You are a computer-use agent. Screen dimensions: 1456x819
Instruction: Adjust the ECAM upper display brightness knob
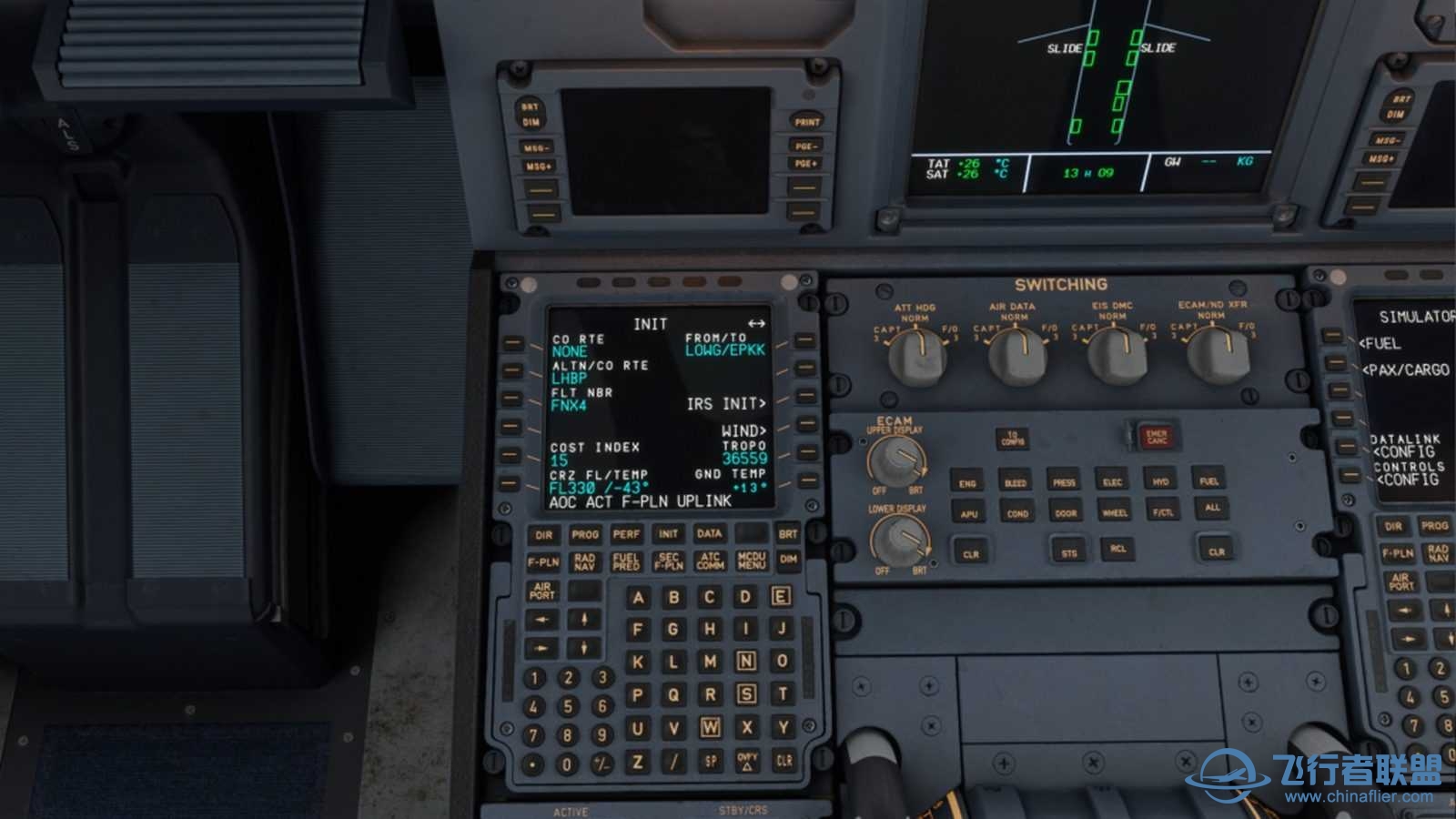pos(897,460)
